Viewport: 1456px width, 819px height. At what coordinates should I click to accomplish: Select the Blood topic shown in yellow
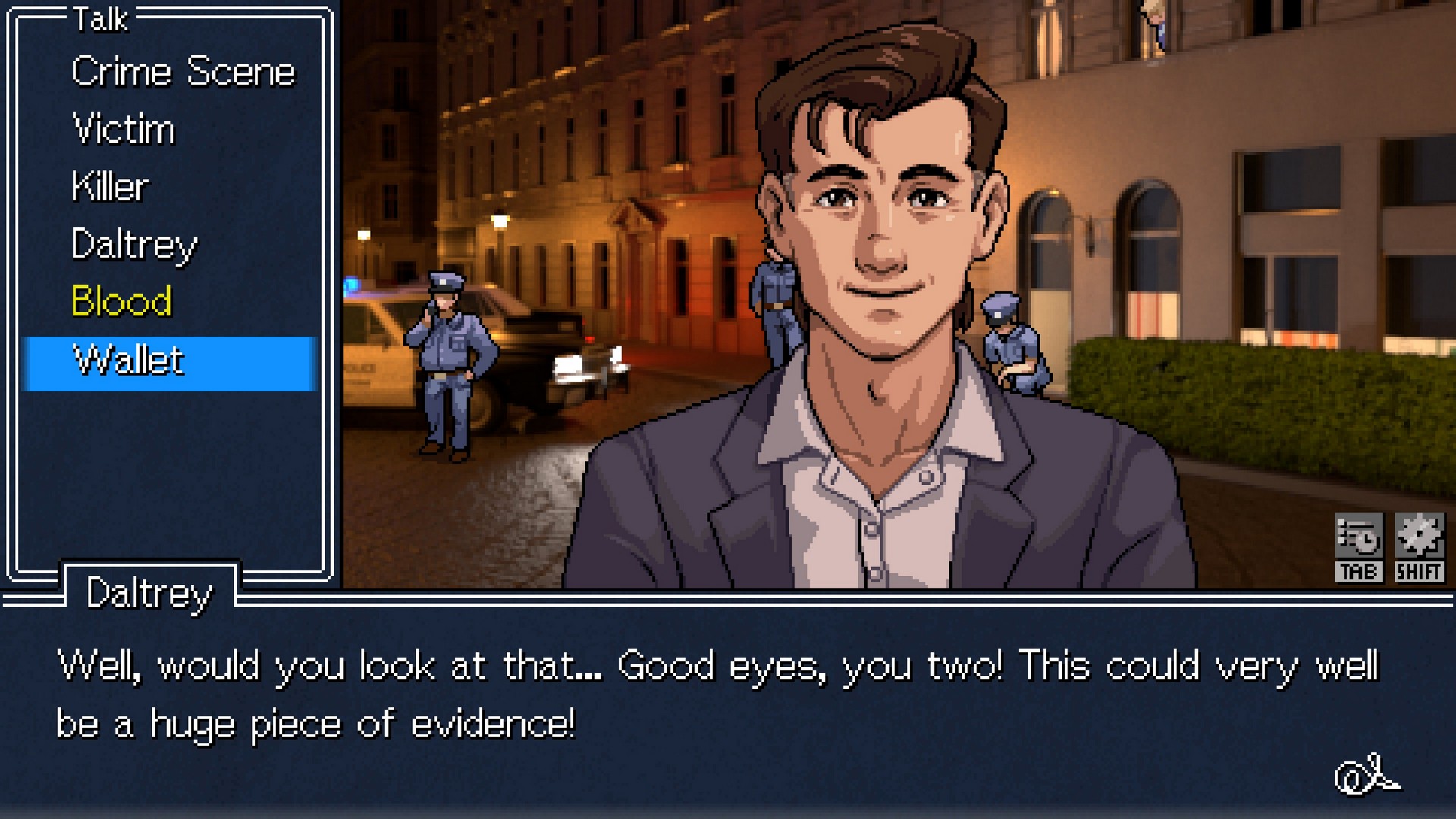click(x=121, y=303)
